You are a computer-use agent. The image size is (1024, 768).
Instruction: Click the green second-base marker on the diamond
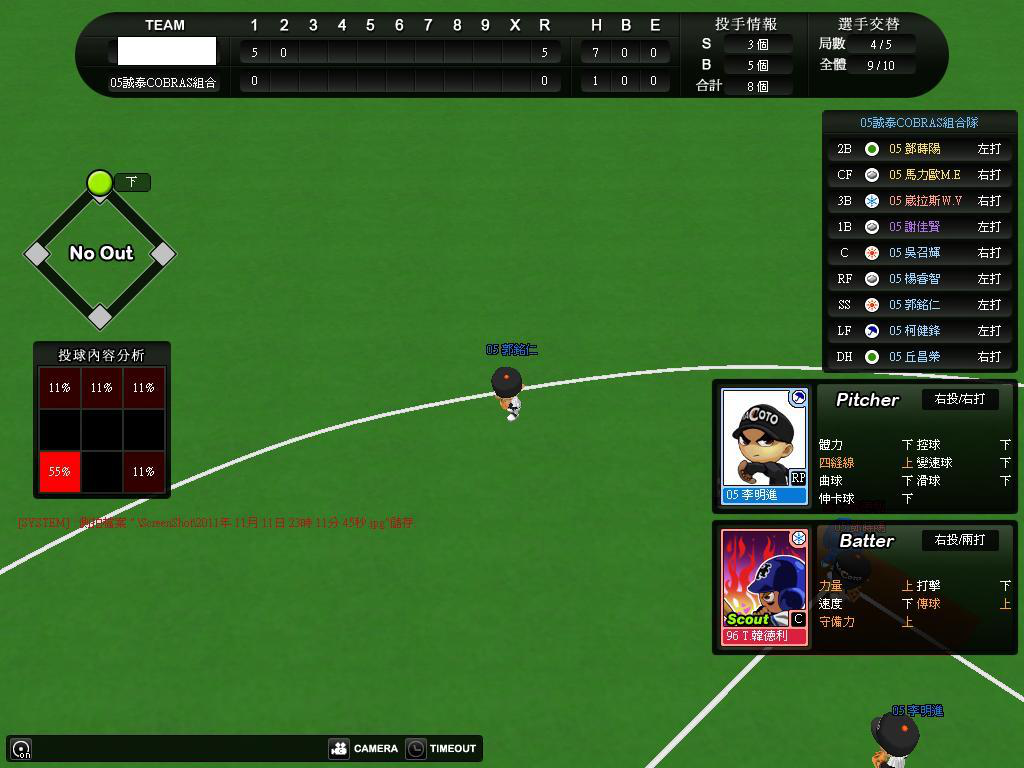click(99, 182)
